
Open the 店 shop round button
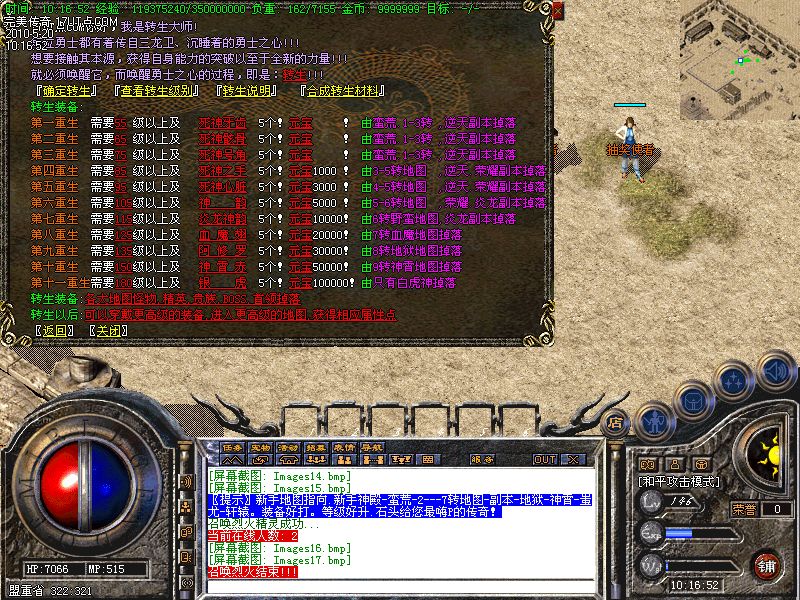[616, 421]
